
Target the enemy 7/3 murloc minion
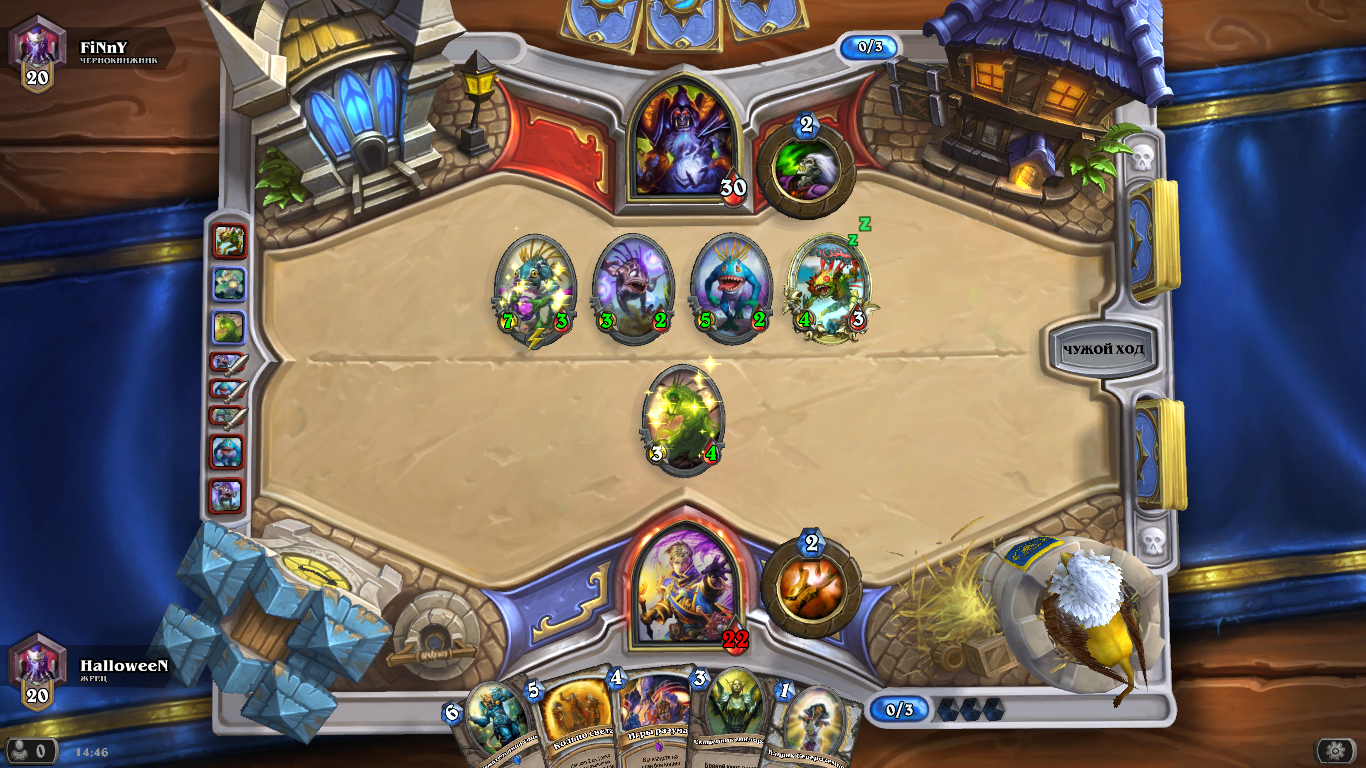pyautogui.click(x=535, y=288)
